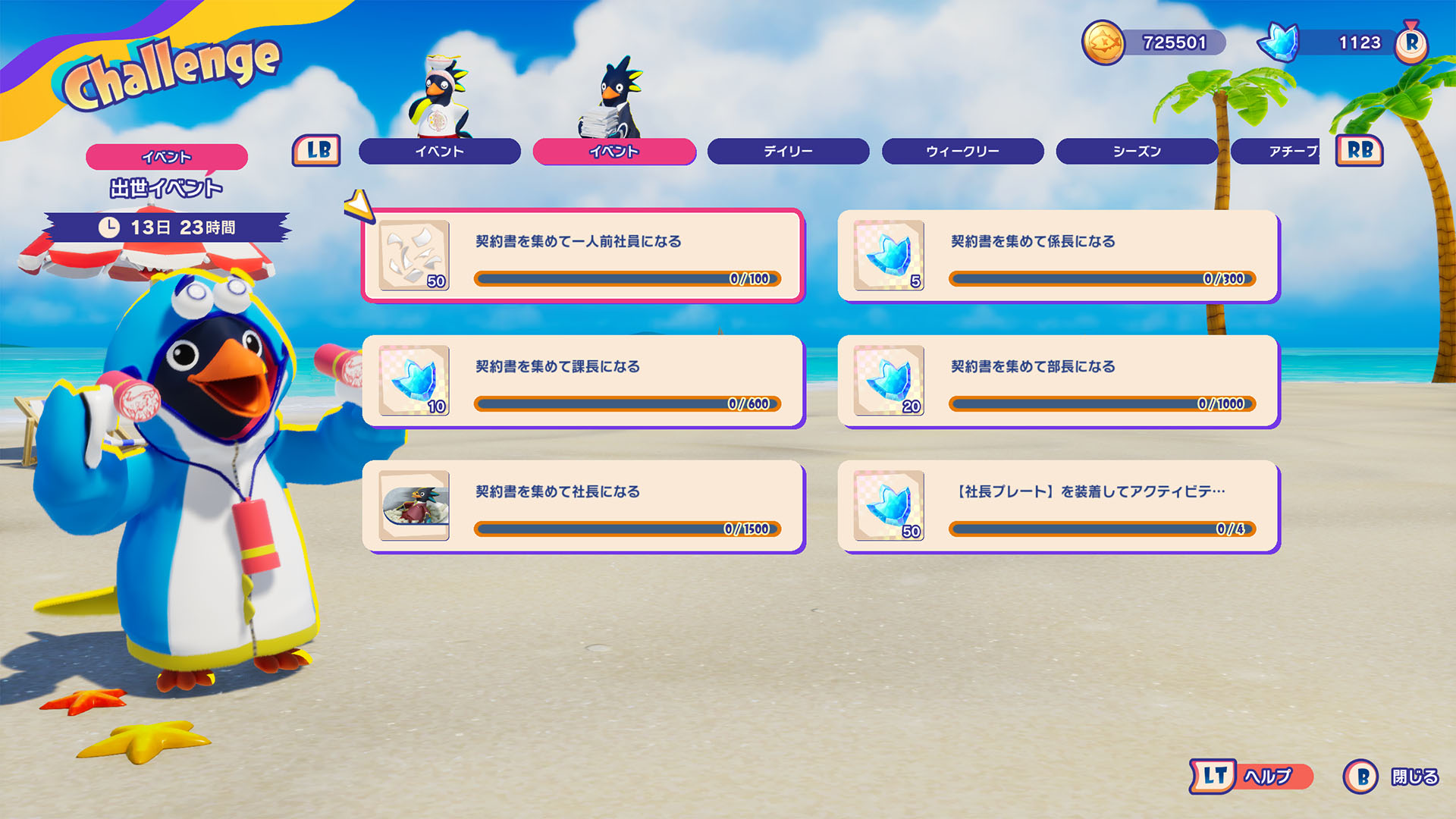
Task: Open the ヘルプ help option
Action: pyautogui.click(x=1252, y=777)
